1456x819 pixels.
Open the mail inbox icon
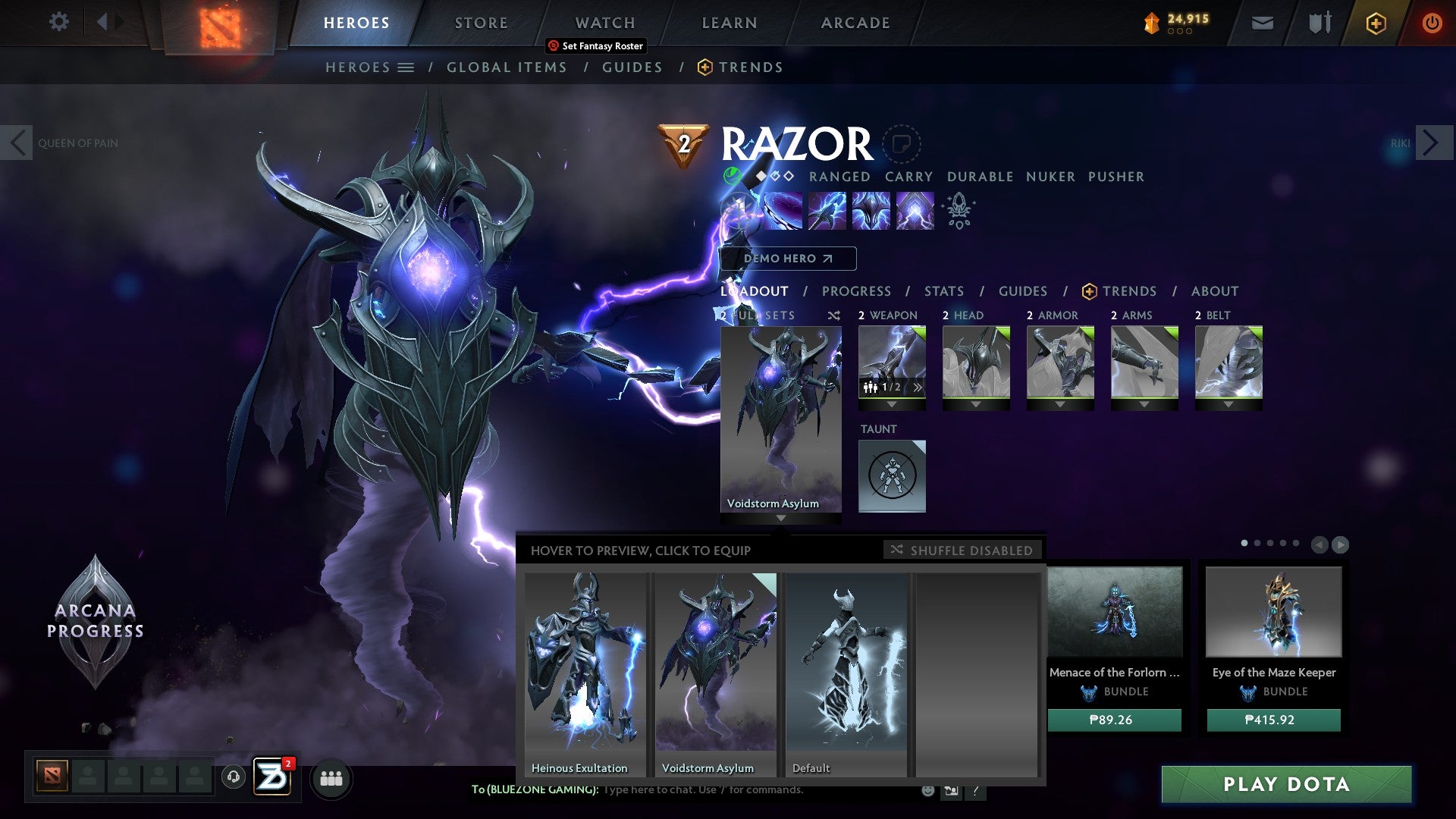(1263, 23)
